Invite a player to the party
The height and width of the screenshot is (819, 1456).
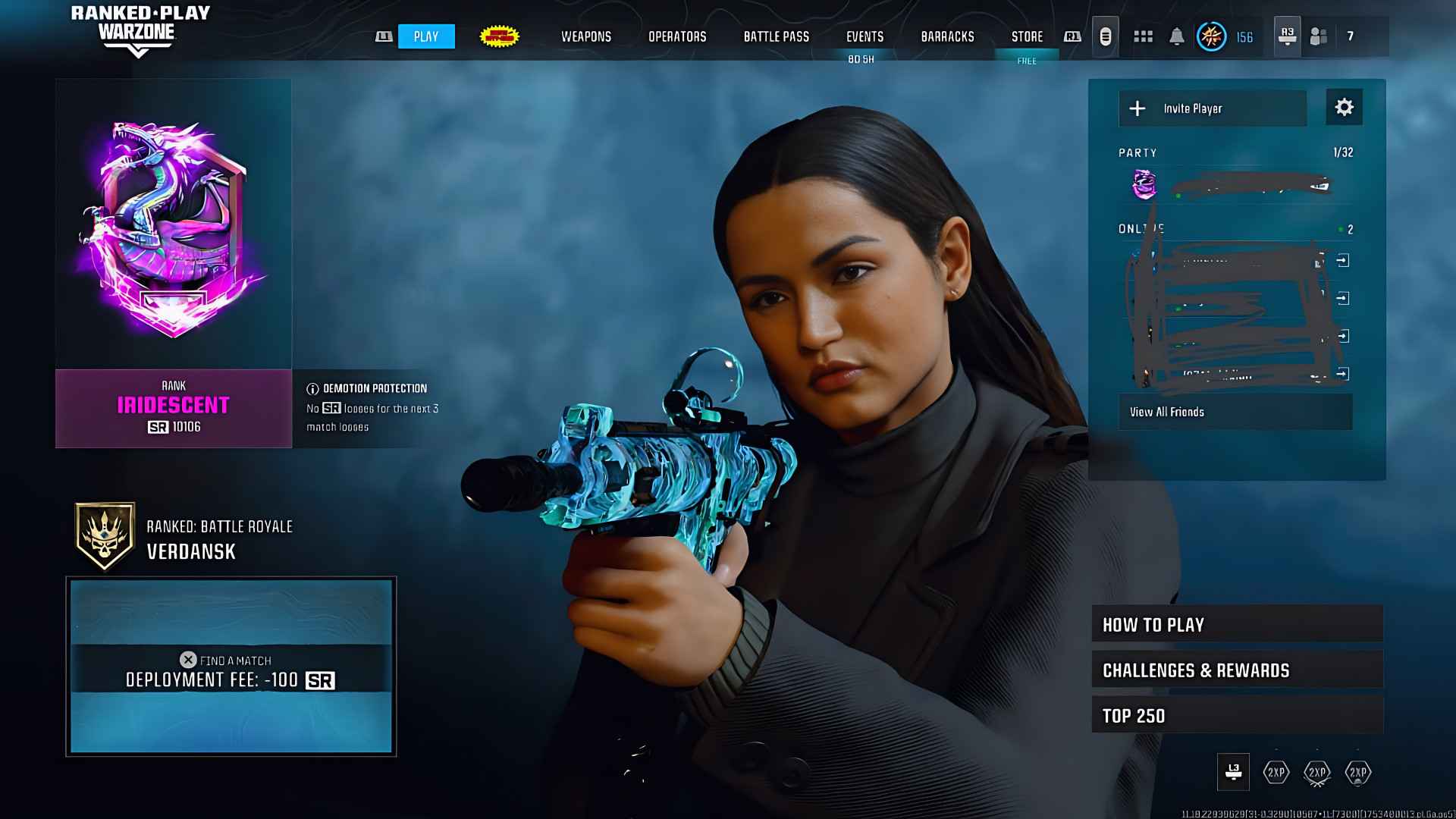pos(1212,108)
